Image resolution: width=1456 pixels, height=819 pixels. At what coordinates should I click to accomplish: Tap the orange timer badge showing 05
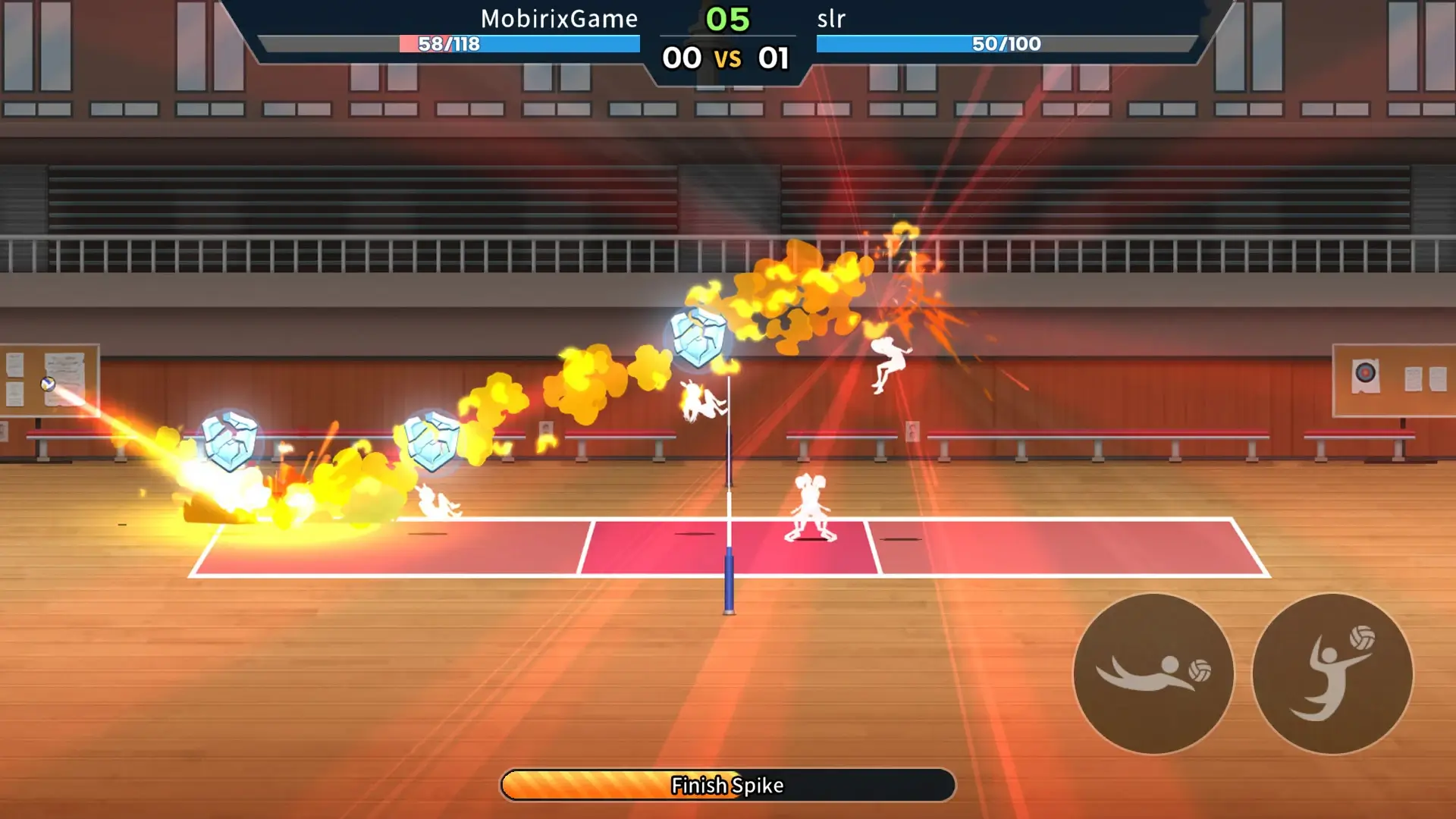[726, 17]
